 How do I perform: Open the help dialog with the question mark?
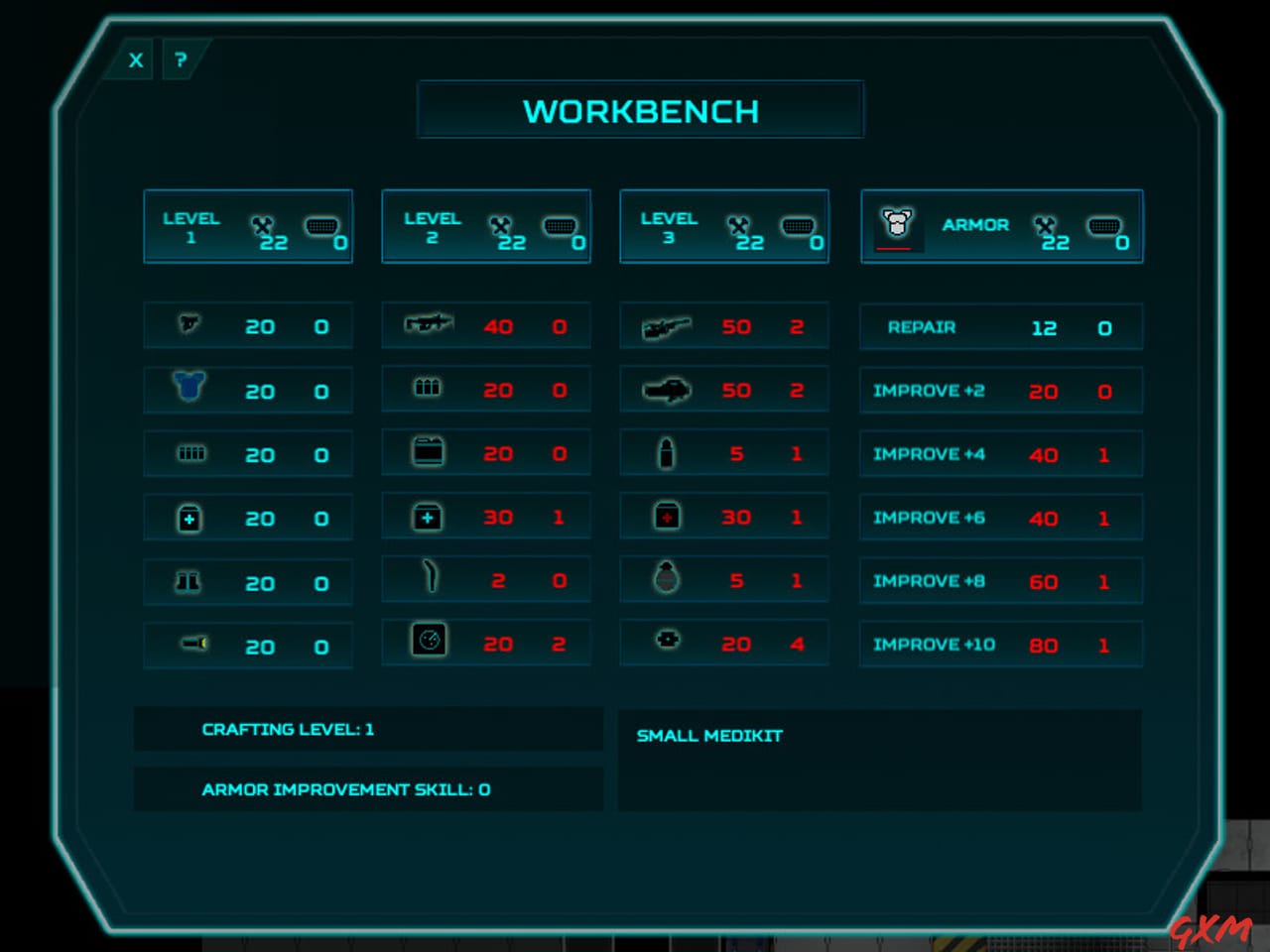180,59
